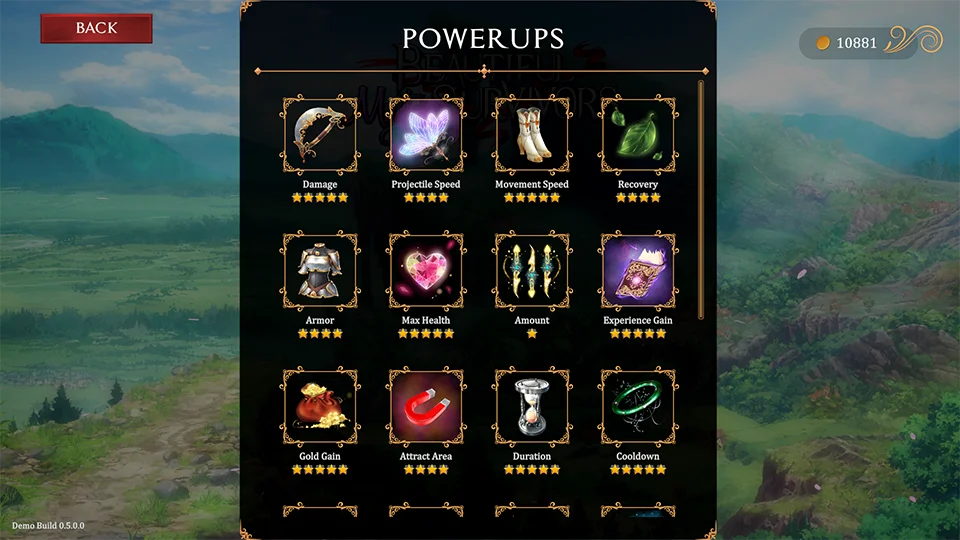
Task: Pick the Armor powerup
Action: [x=320, y=271]
